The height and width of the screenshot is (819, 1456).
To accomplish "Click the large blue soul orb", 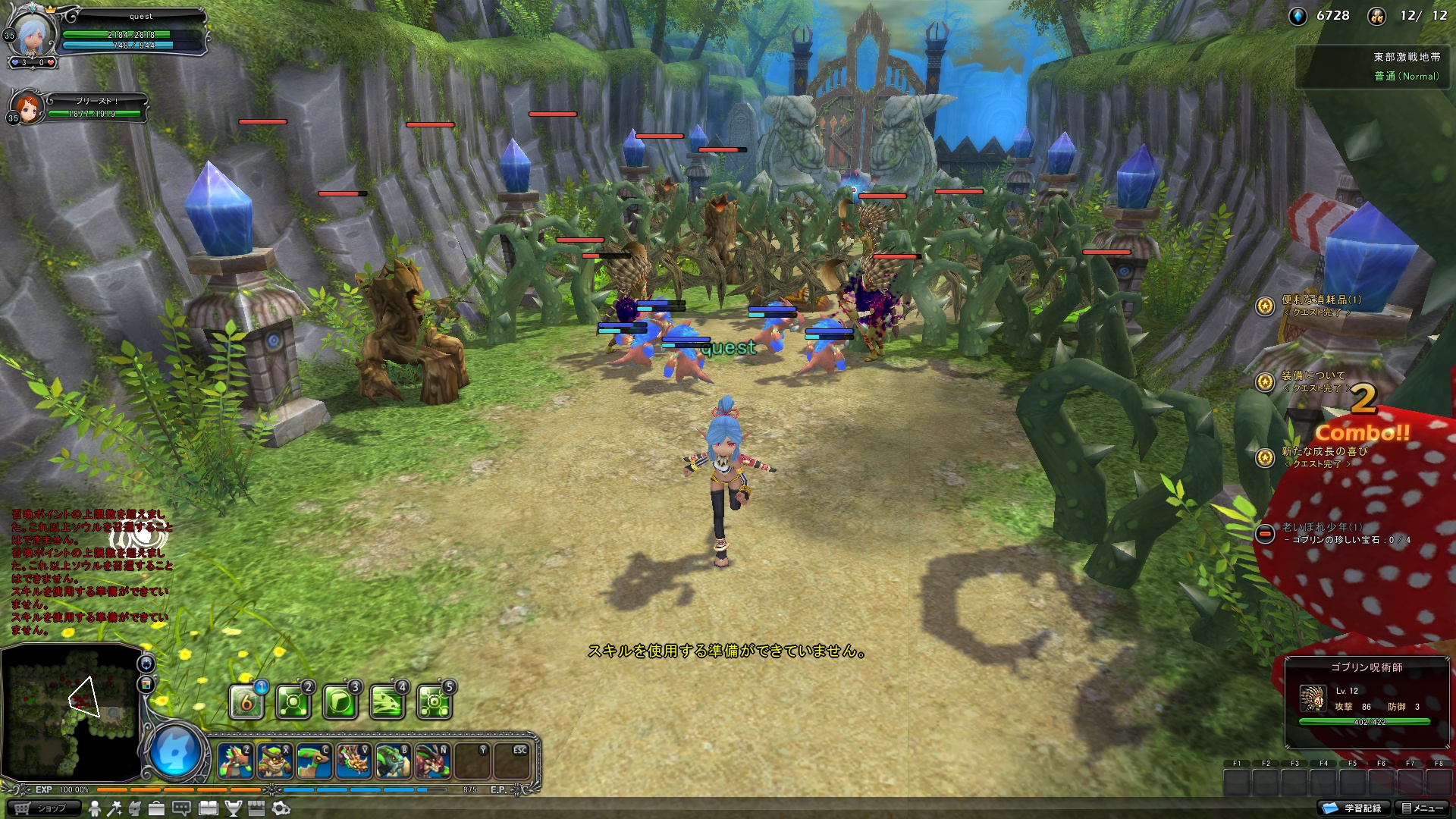I will [176, 752].
